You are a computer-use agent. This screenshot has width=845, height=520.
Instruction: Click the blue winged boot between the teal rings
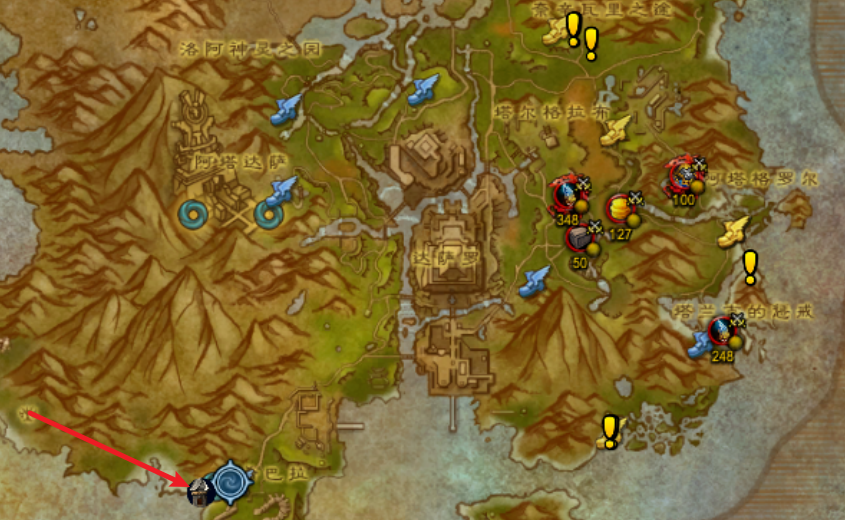[x=284, y=188]
